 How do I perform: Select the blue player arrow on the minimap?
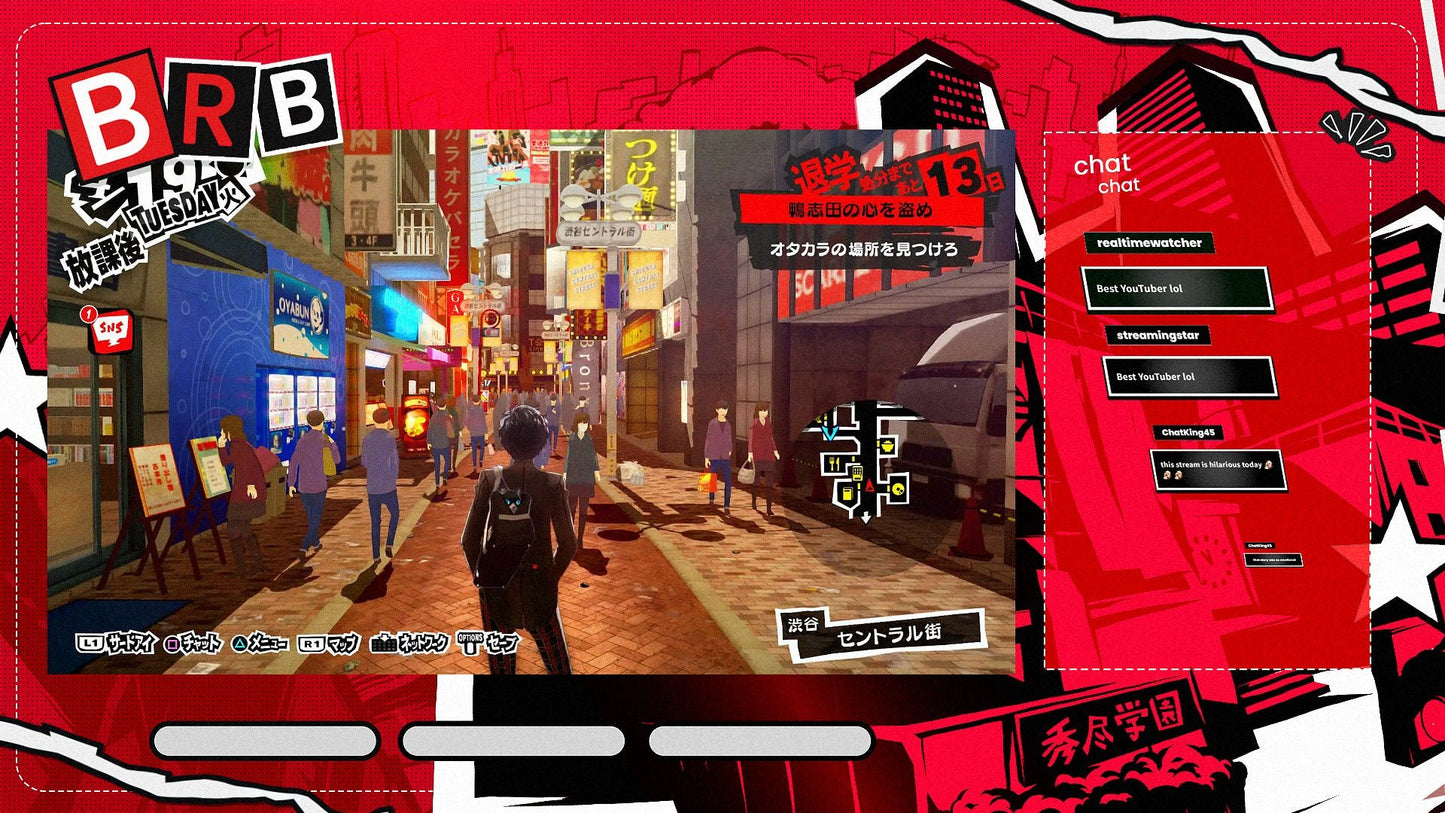(830, 432)
